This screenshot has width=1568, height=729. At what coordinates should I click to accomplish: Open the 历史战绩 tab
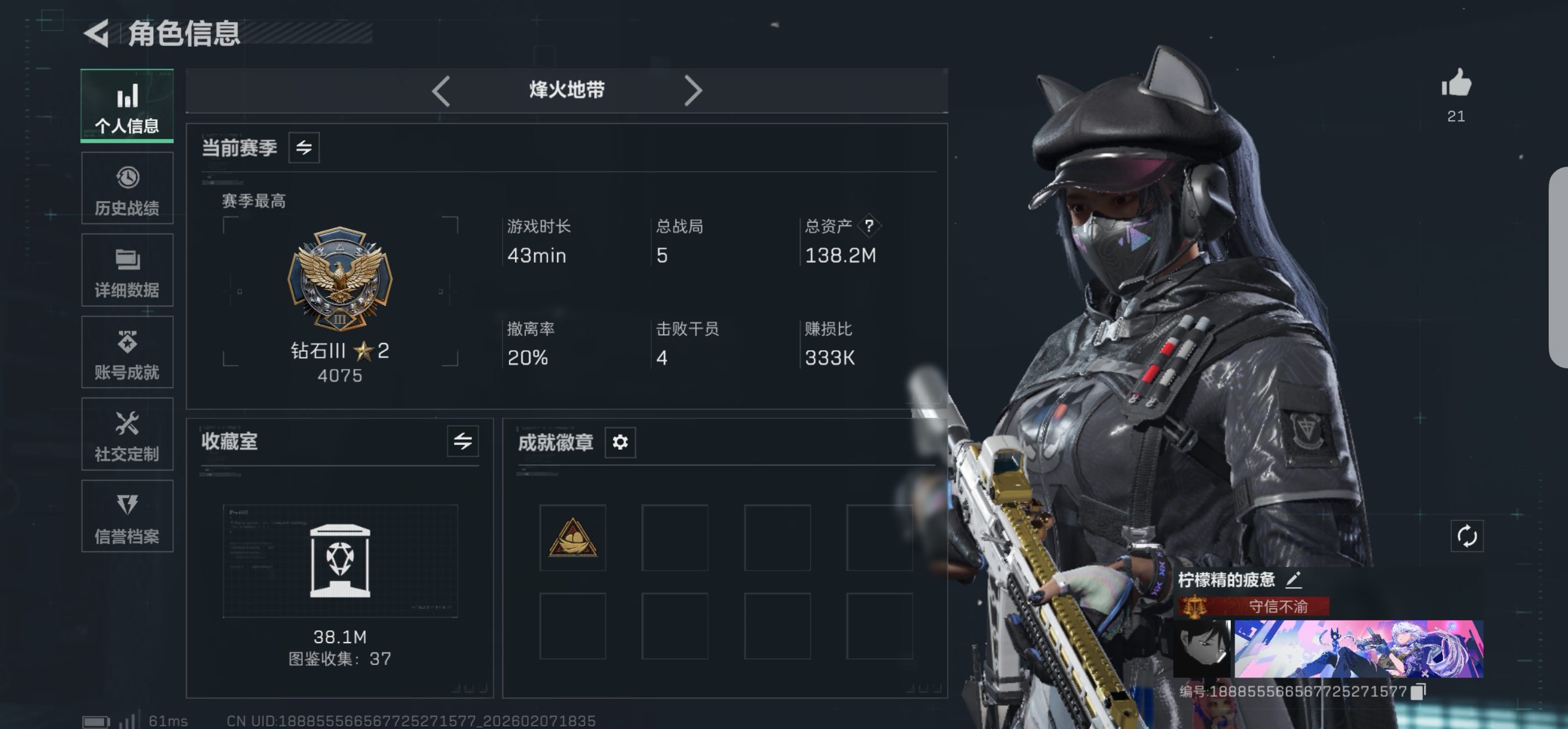pyautogui.click(x=127, y=189)
